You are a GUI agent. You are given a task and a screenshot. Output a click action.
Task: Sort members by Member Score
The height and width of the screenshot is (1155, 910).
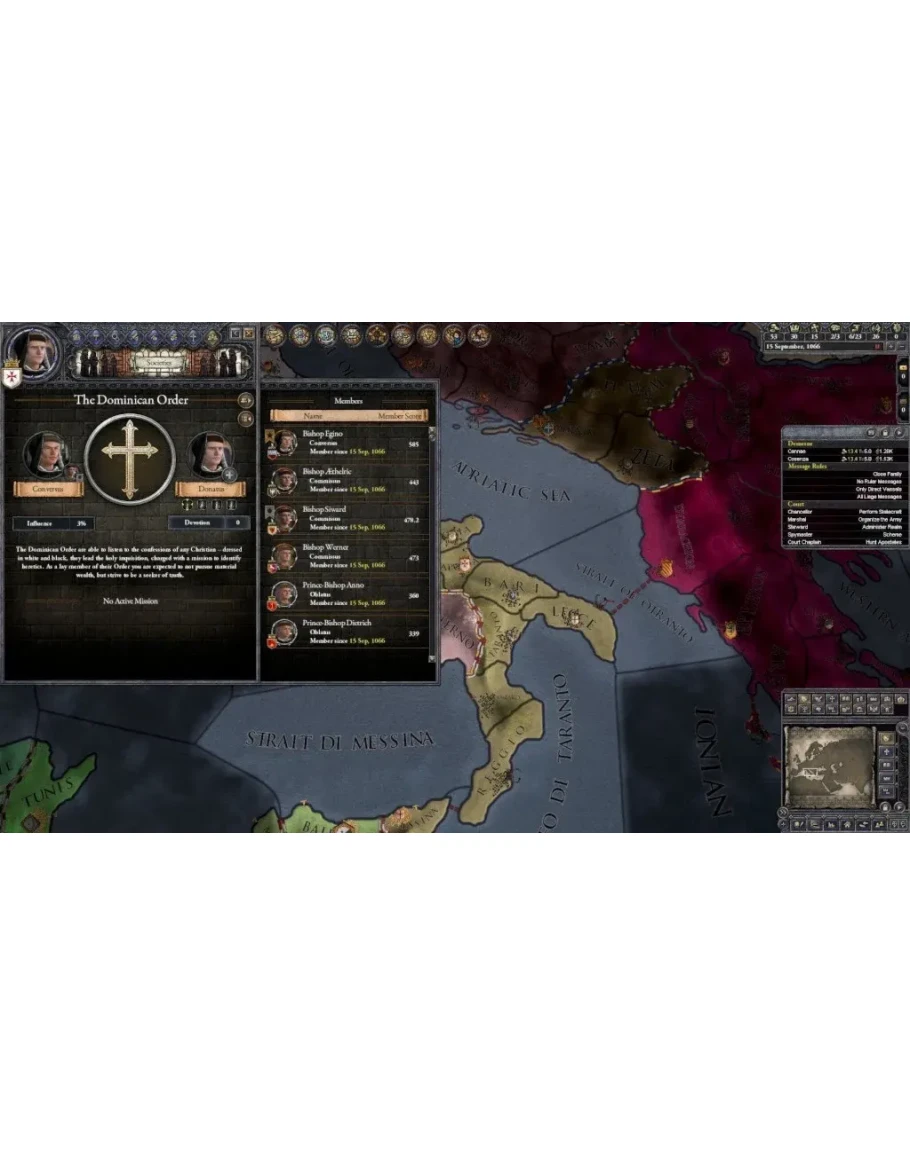[x=401, y=415]
